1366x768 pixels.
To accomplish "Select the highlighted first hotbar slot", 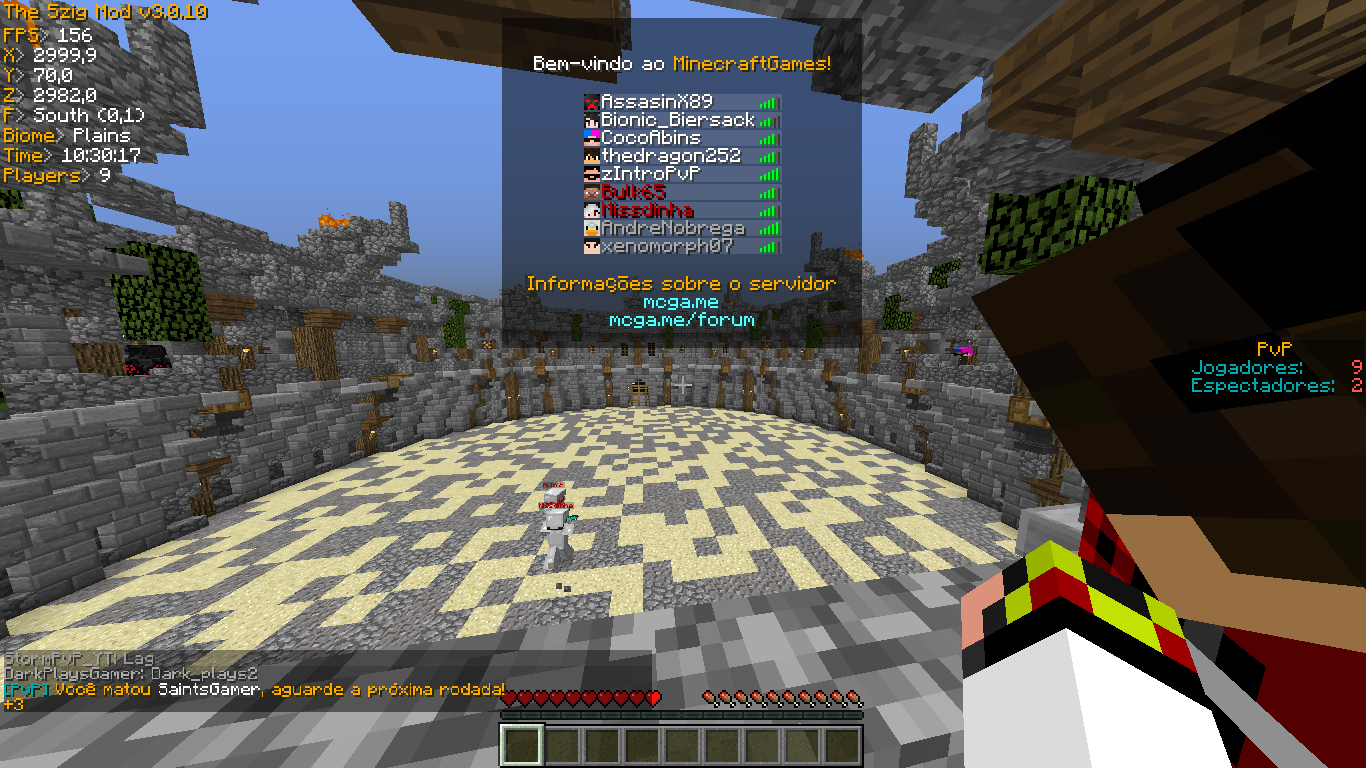I will pos(521,746).
